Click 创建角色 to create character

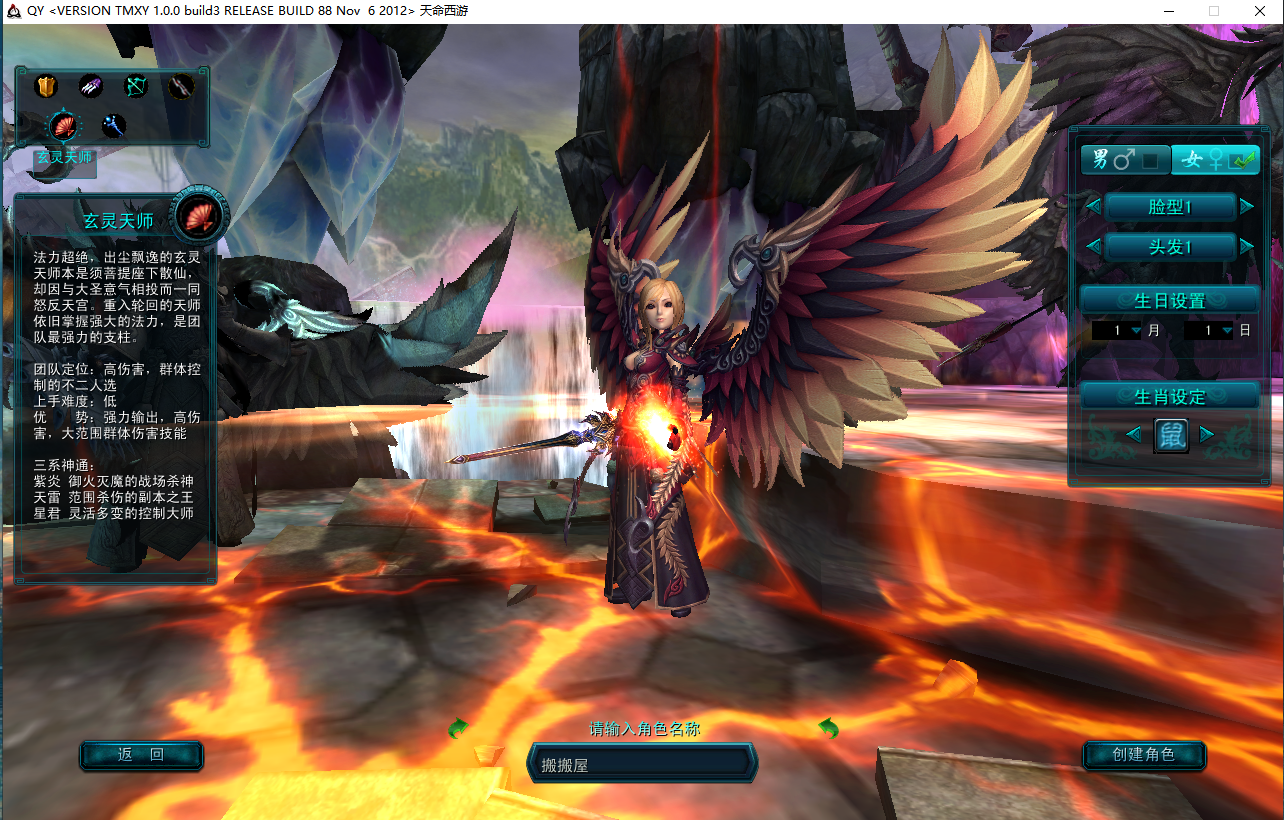(x=1144, y=755)
